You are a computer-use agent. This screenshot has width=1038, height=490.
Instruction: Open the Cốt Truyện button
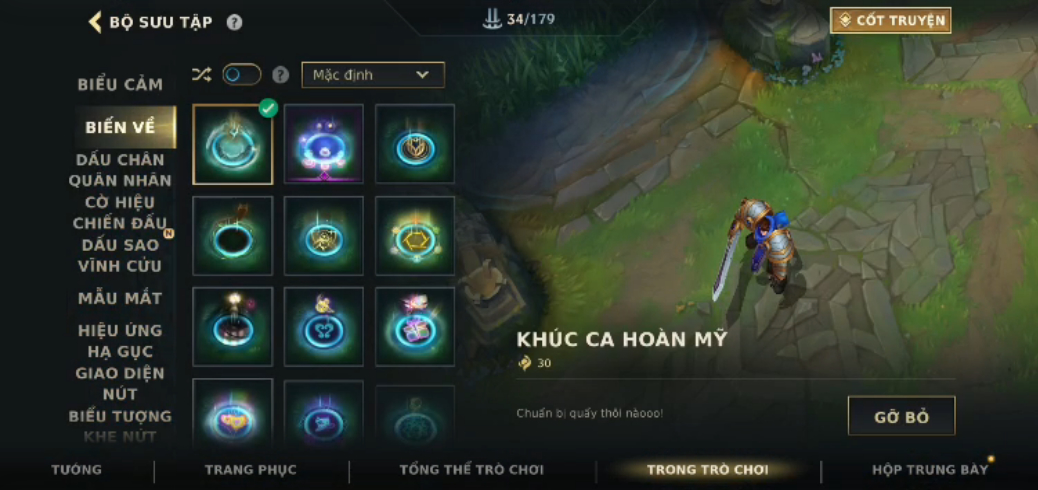(890, 20)
